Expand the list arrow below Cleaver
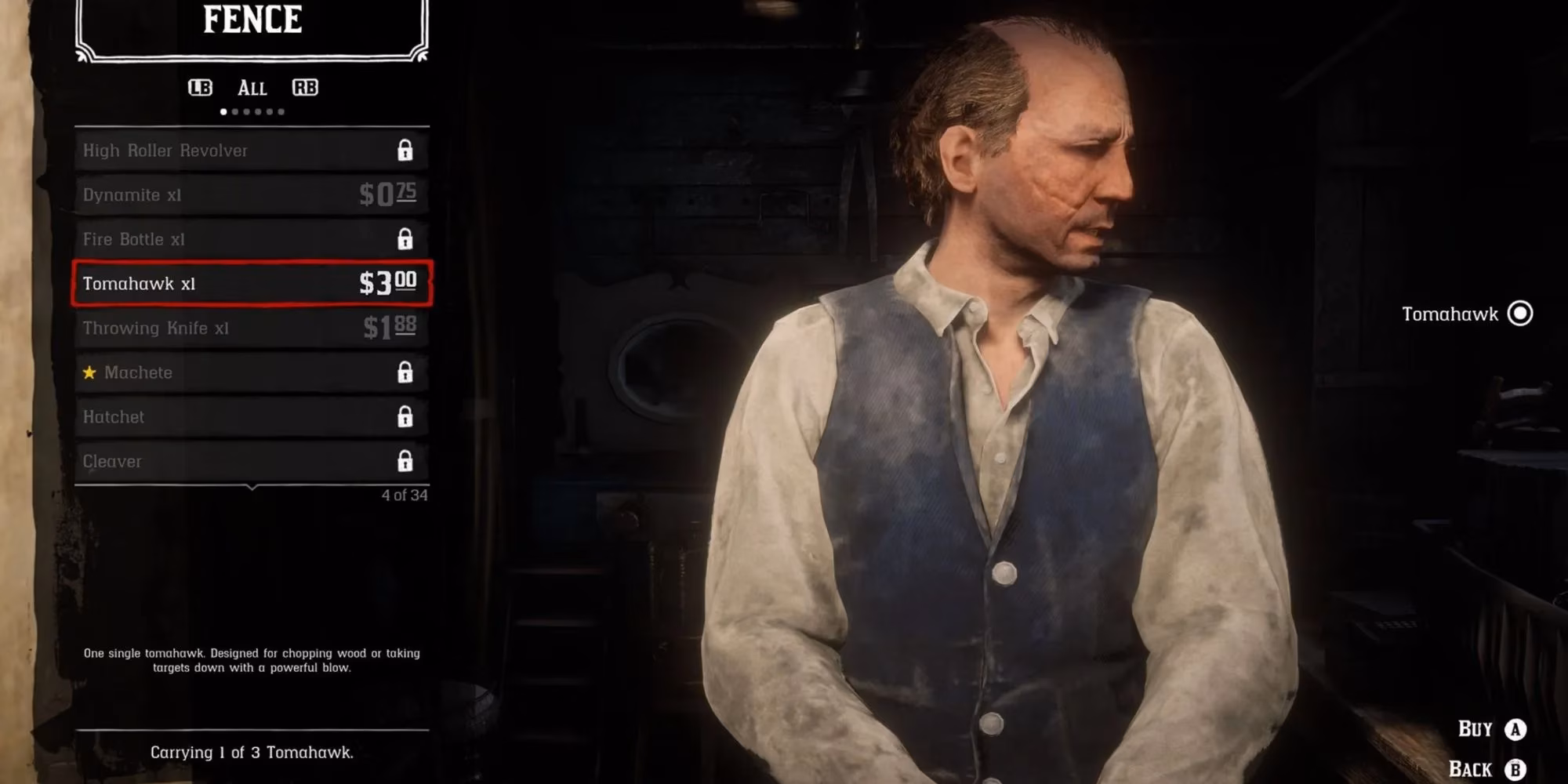The image size is (1568, 784). [x=252, y=486]
